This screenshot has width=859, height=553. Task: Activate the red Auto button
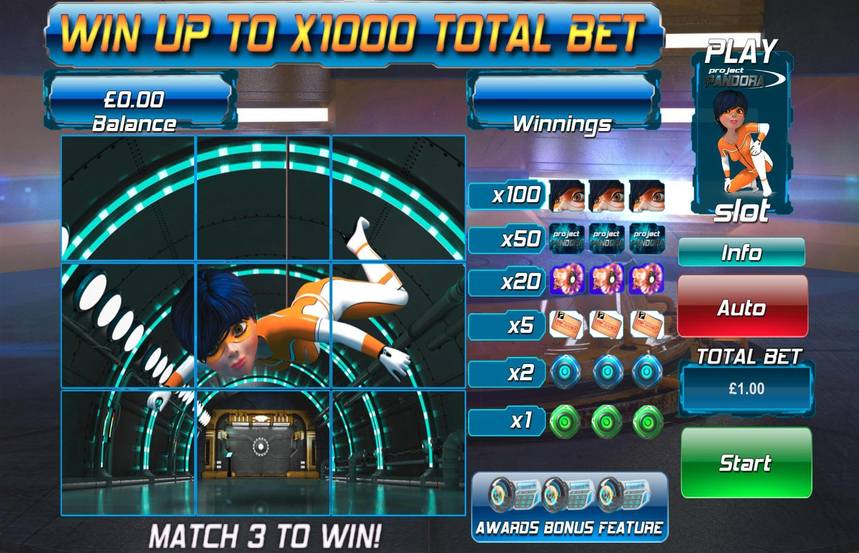[x=741, y=307]
